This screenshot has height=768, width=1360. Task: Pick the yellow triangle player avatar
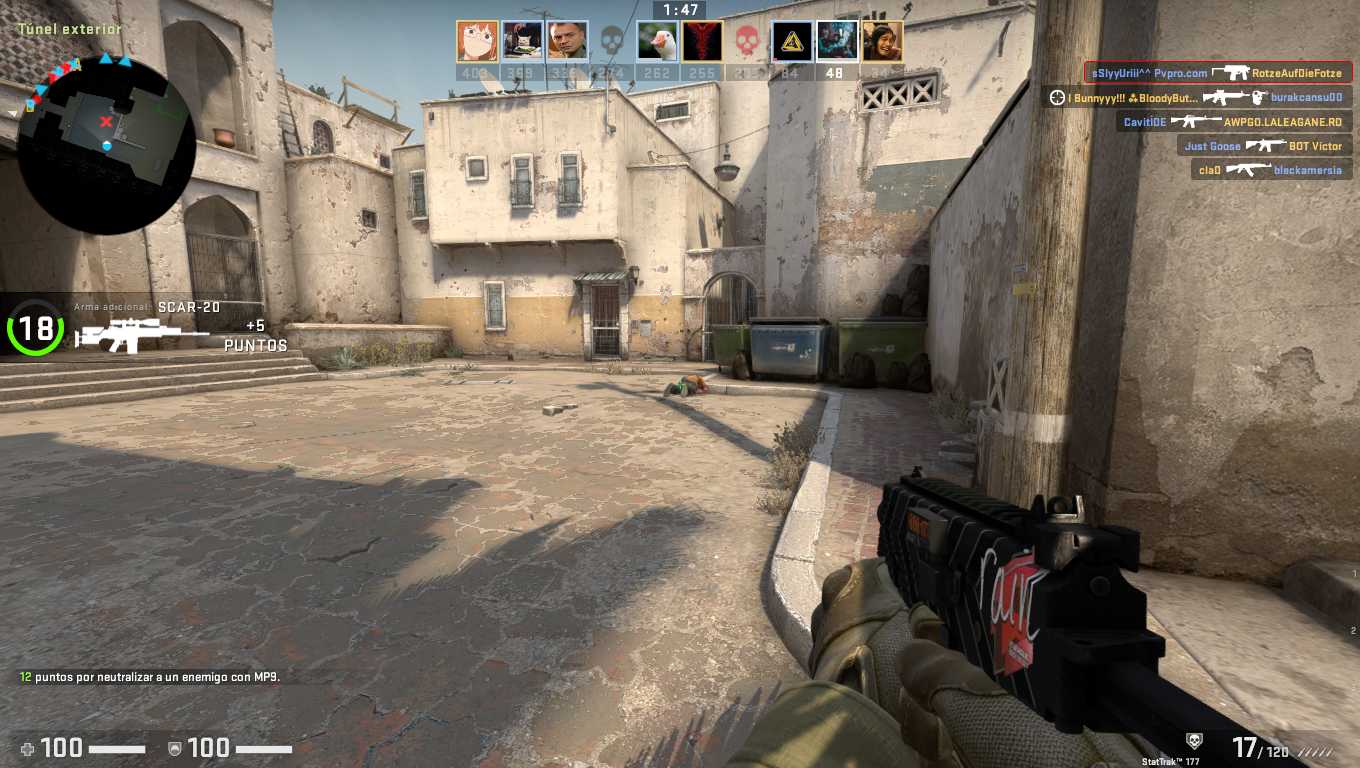pyautogui.click(x=792, y=42)
